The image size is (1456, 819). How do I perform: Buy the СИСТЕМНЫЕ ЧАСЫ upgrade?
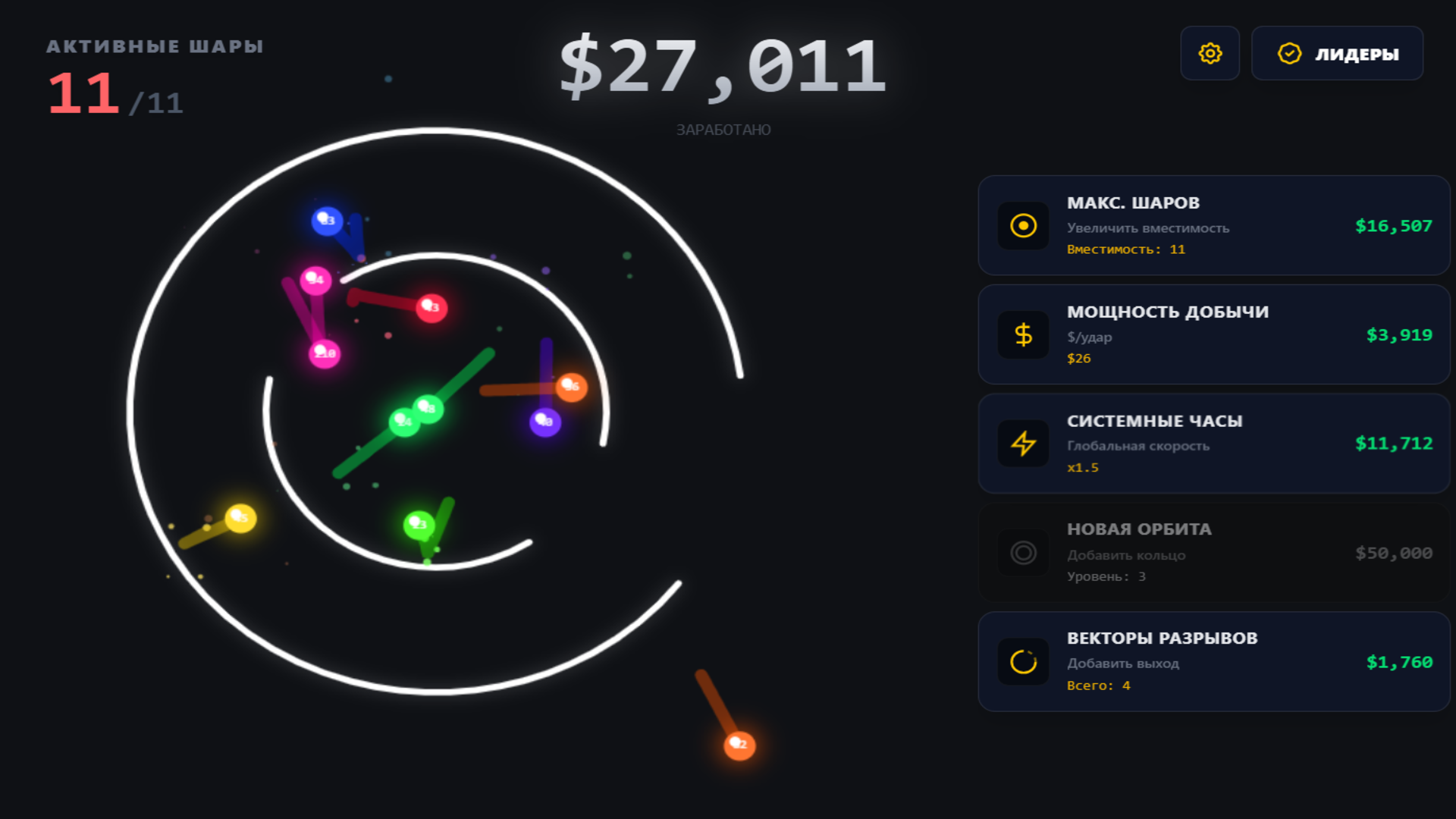1213,444
